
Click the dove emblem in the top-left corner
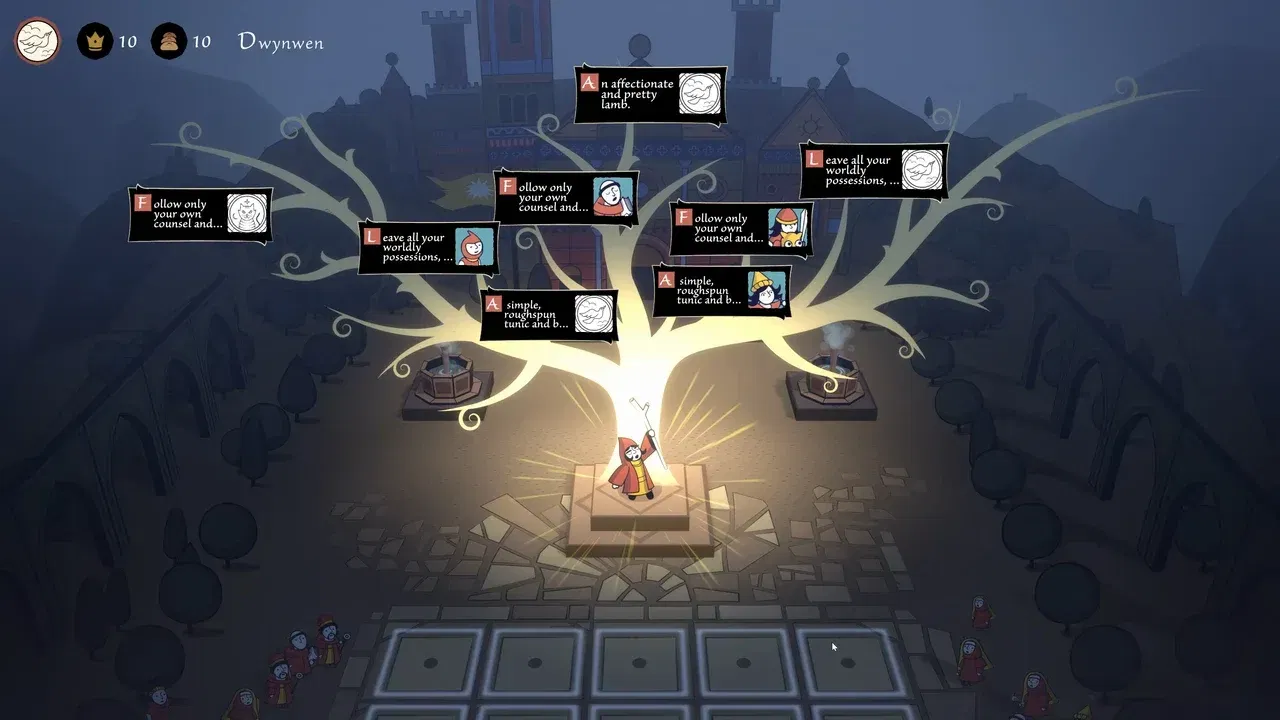click(36, 42)
